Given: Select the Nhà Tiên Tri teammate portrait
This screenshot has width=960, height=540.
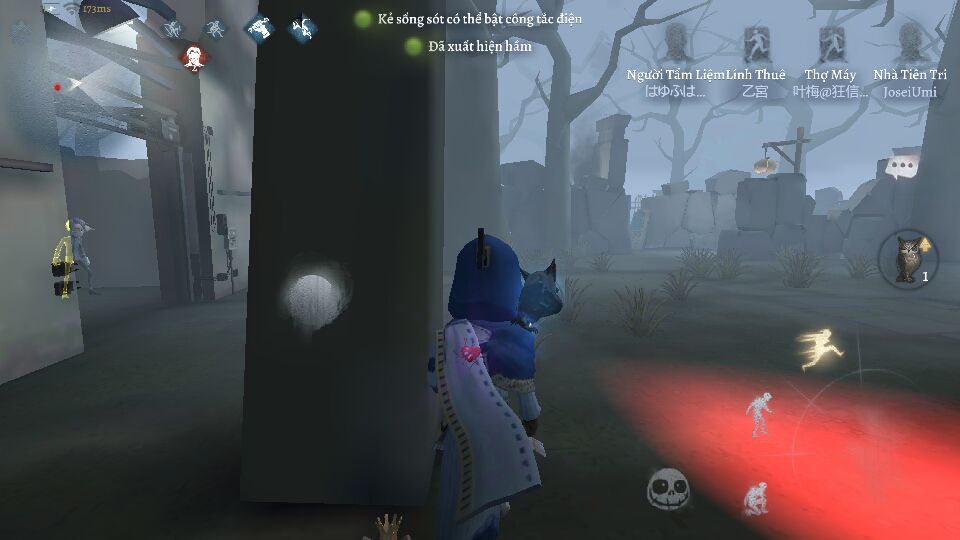Looking at the screenshot, I should coord(910,45).
